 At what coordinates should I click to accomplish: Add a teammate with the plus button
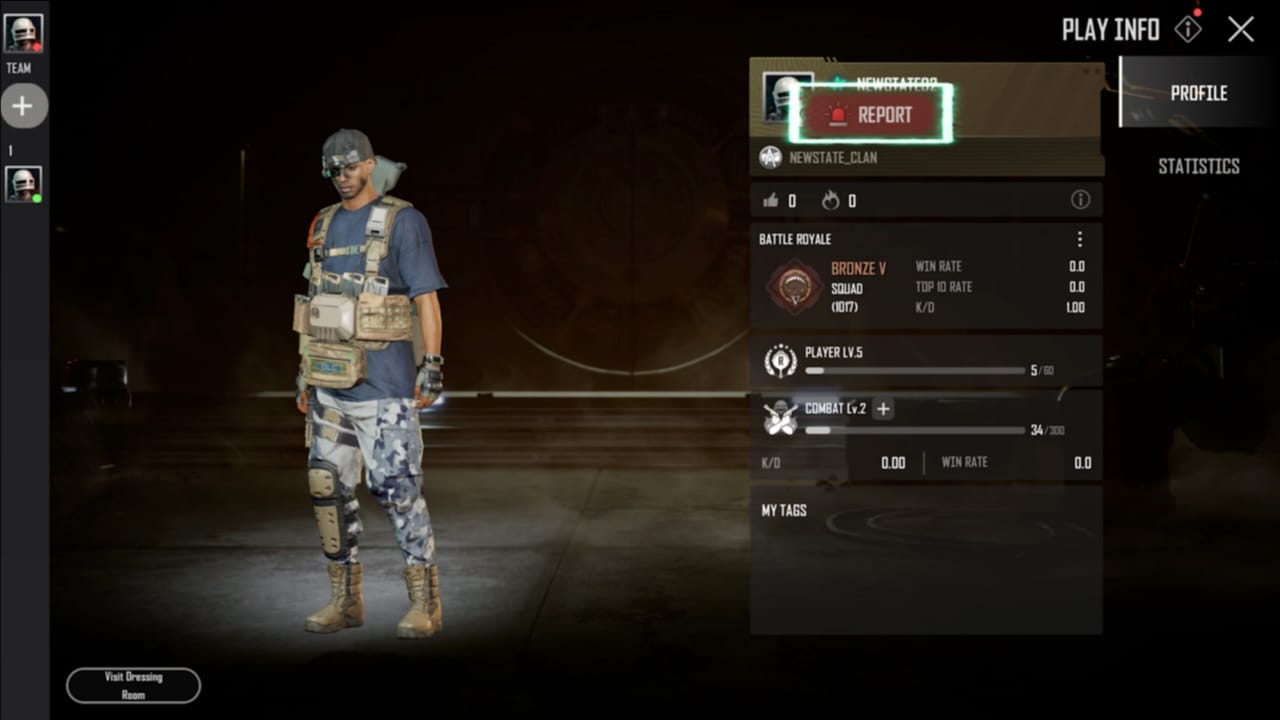23,106
